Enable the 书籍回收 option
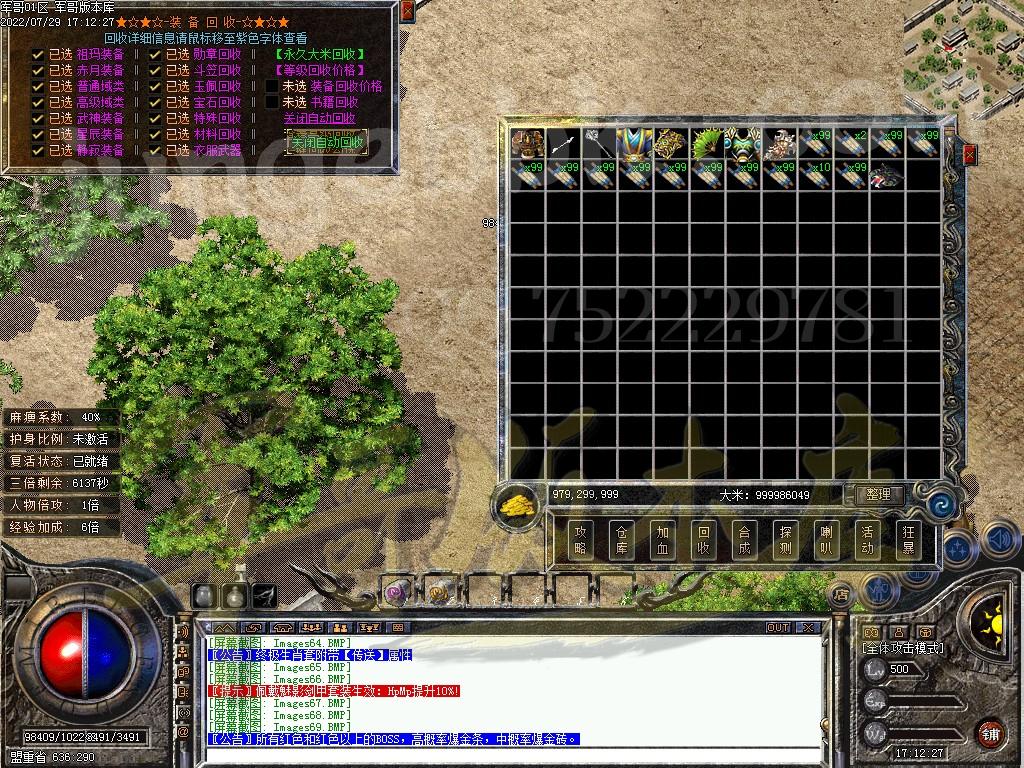The width and height of the screenshot is (1024, 768). coord(272,102)
